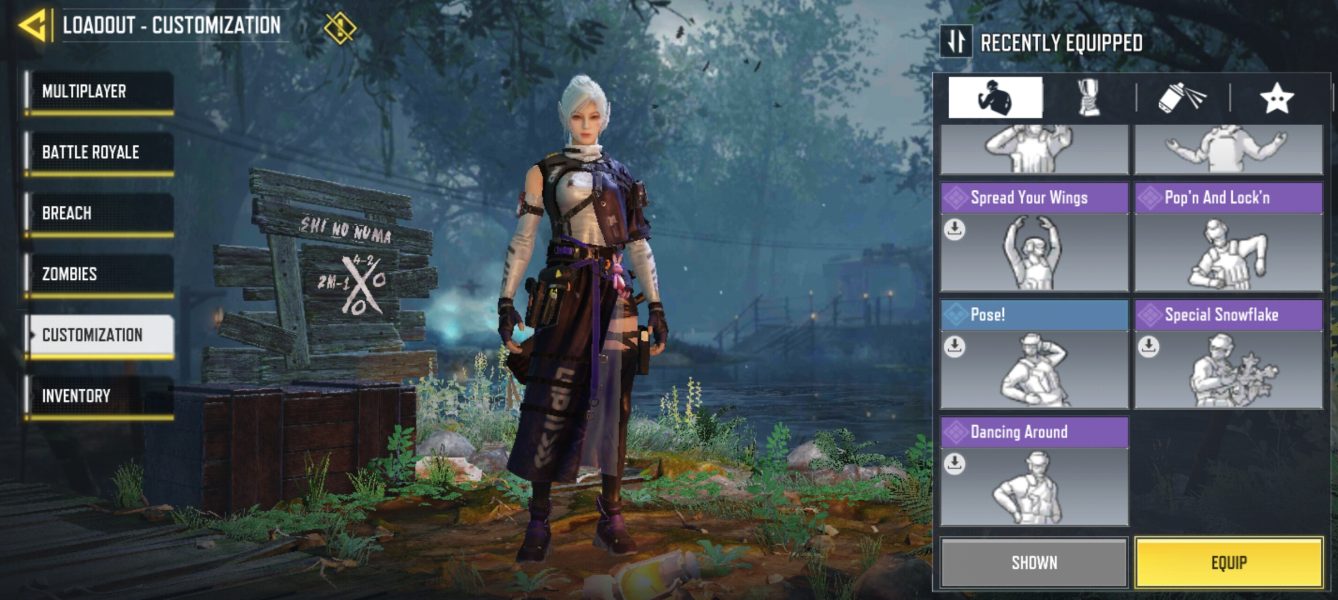
Task: Select the Spread Your Wings emote
Action: click(1034, 238)
